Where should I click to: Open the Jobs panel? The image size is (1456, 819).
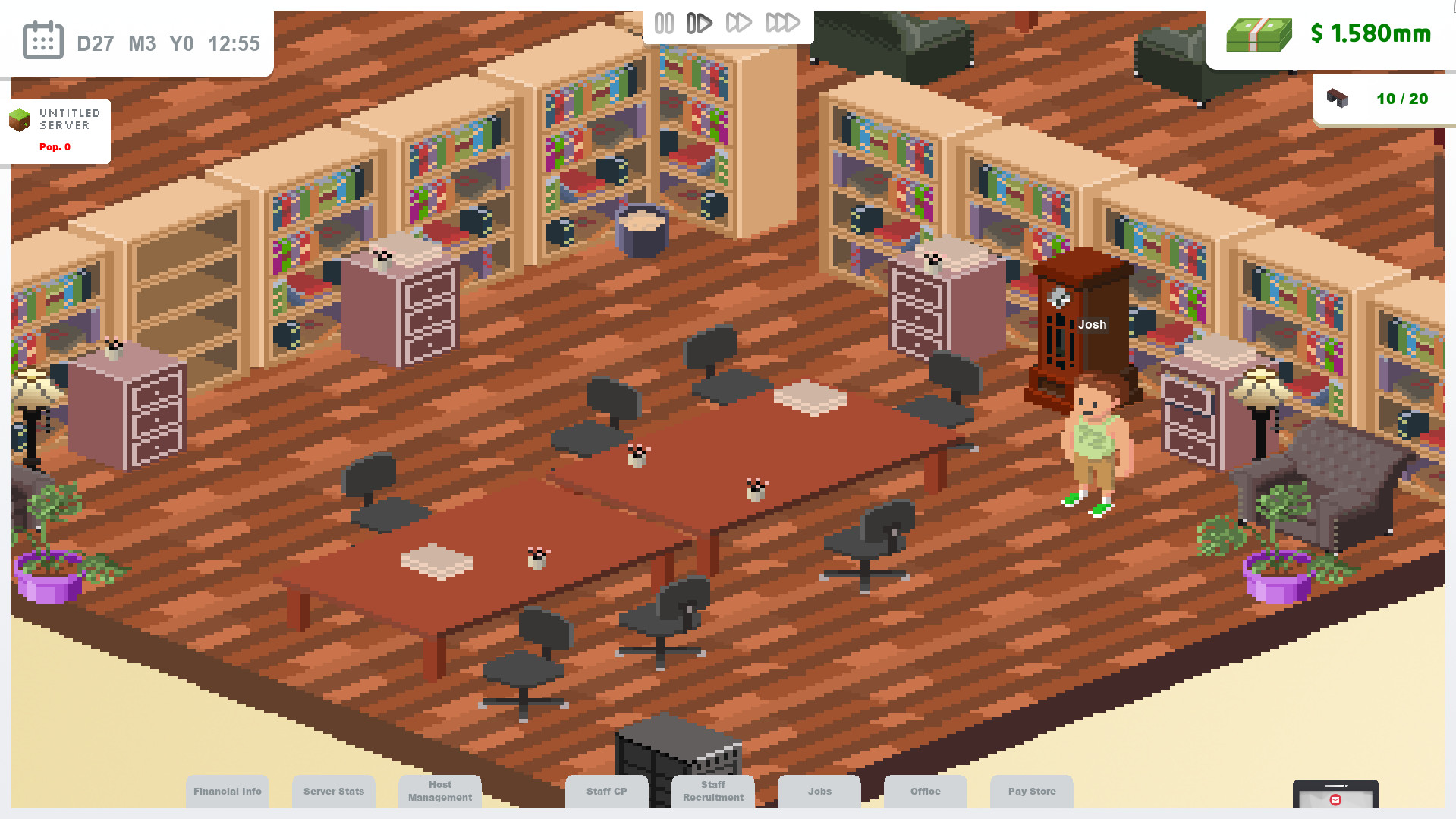tap(819, 792)
